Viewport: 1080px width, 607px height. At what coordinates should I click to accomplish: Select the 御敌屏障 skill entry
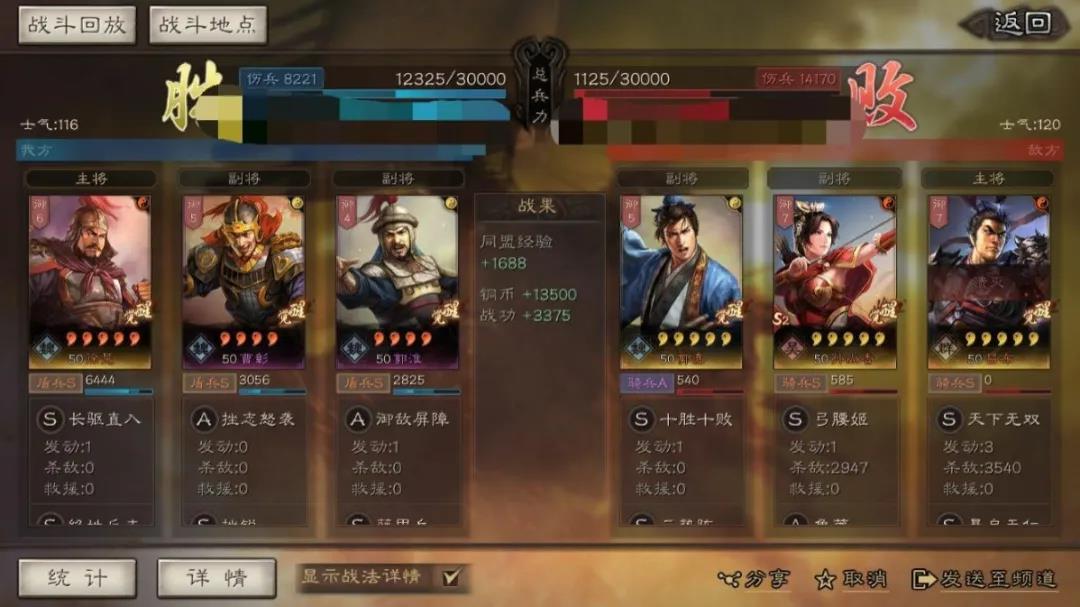(x=399, y=419)
